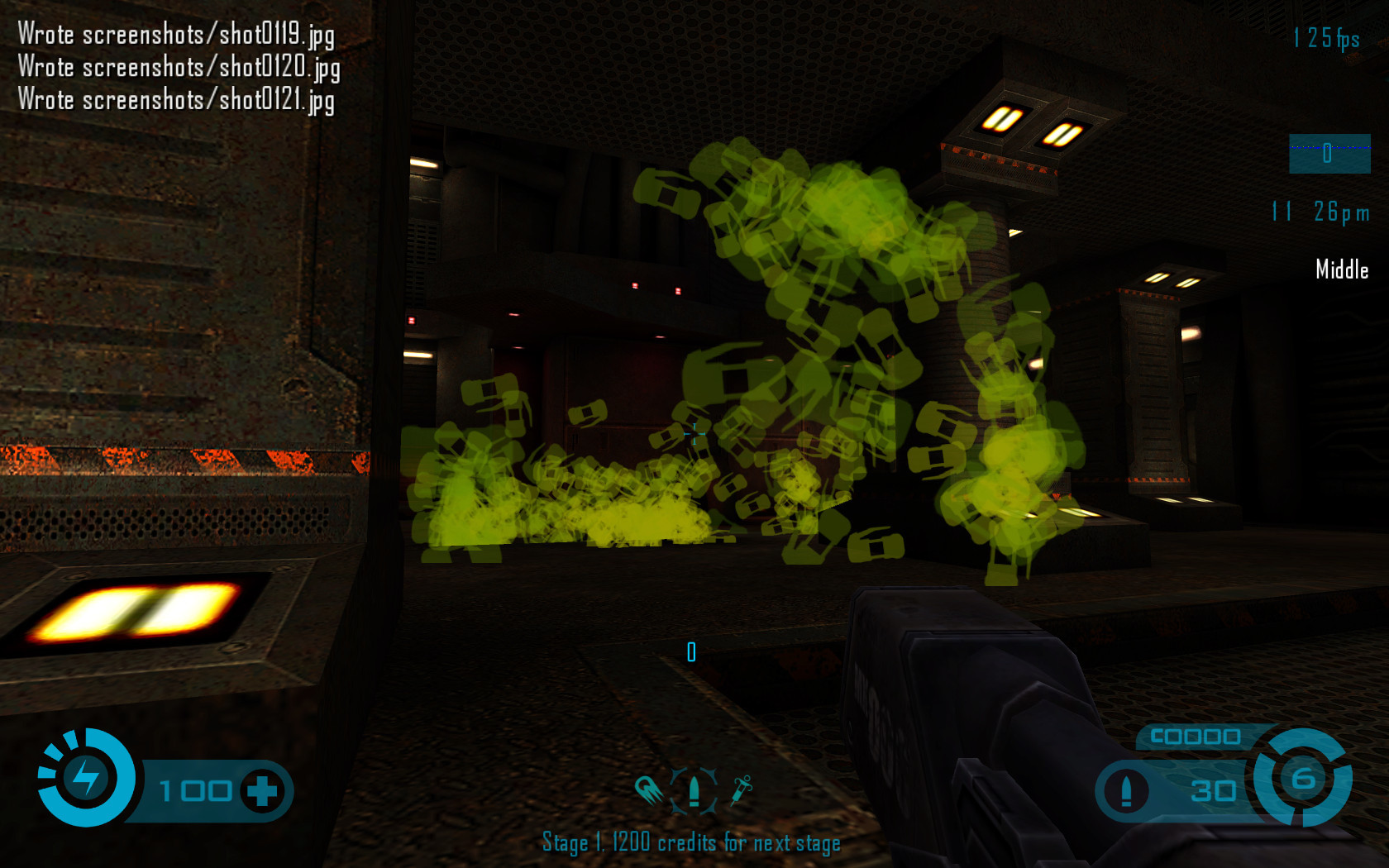
Task: Use the medkit syringe icon
Action: click(741, 789)
